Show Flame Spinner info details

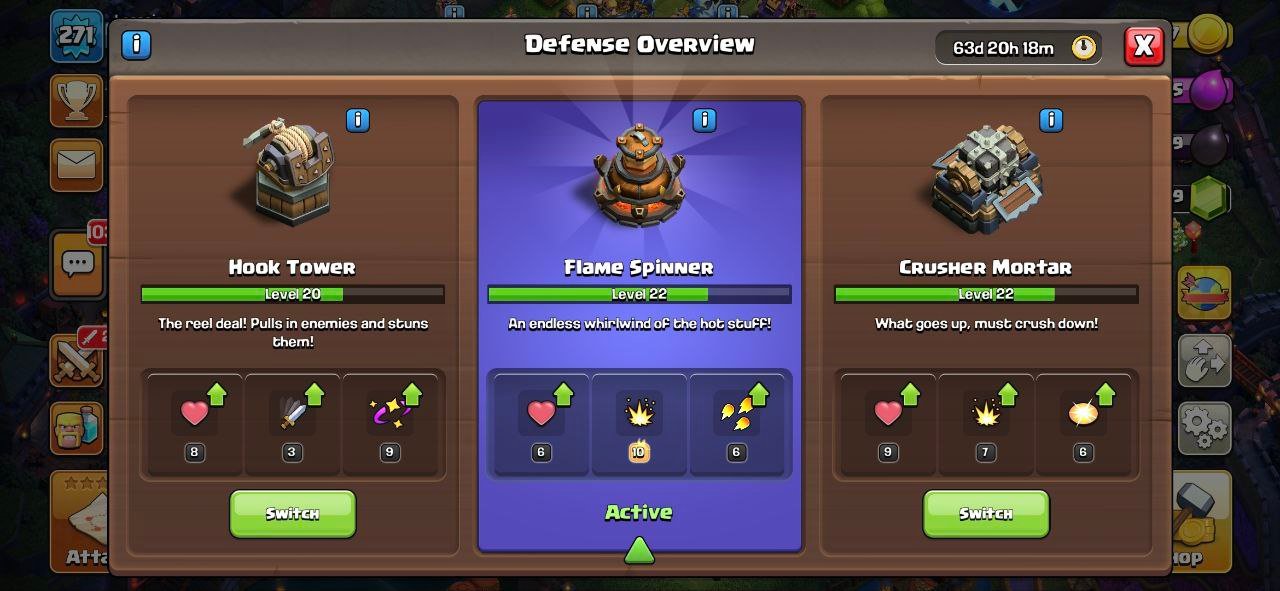704,121
